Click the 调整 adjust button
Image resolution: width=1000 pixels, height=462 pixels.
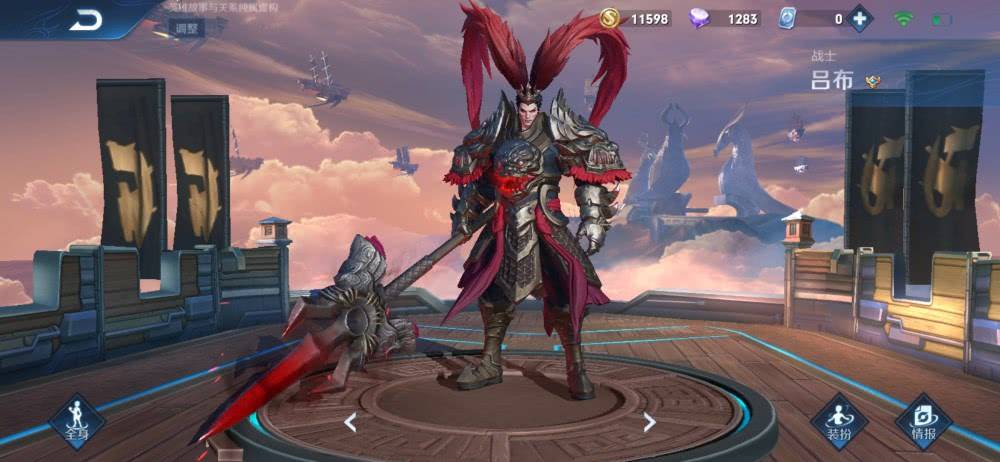tap(187, 29)
